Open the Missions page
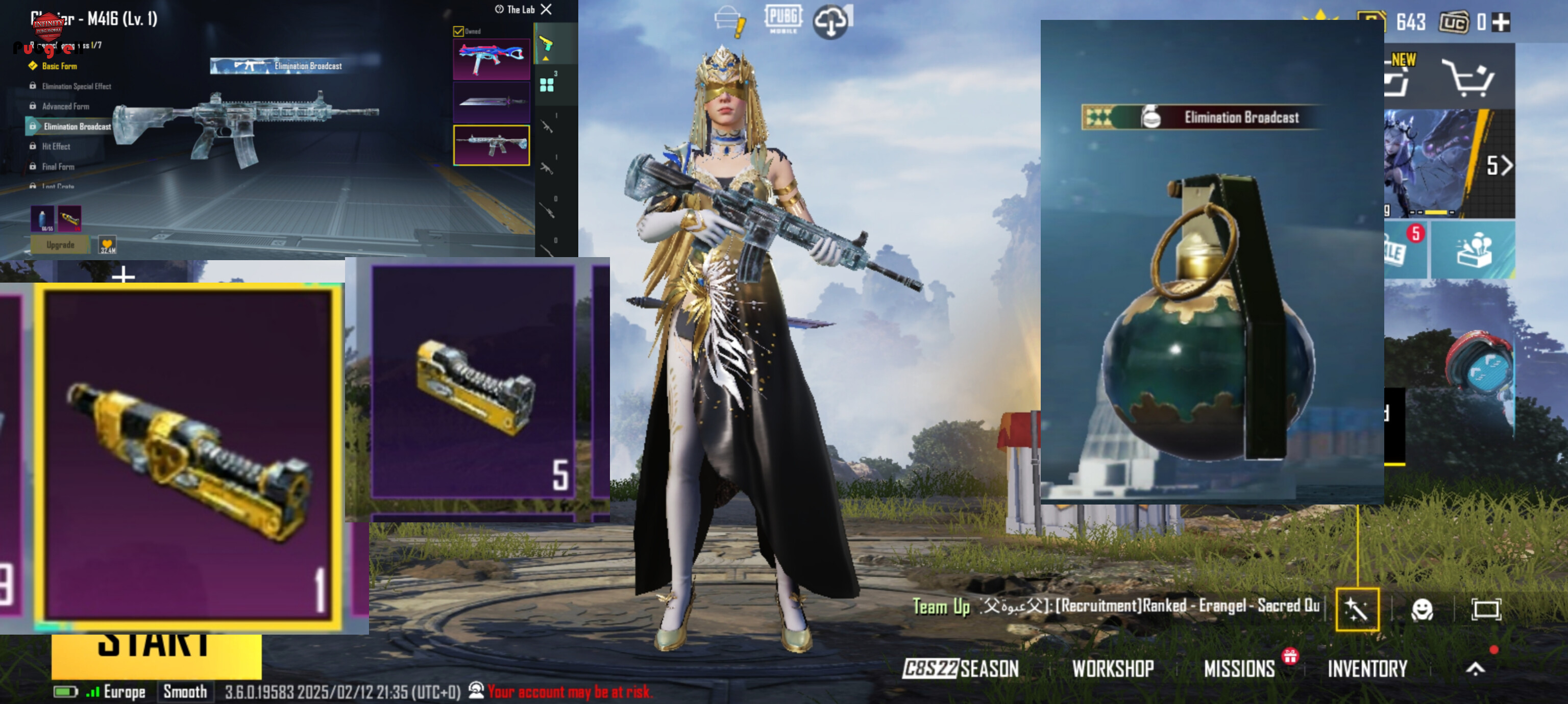The height and width of the screenshot is (704, 1568). point(1239,669)
